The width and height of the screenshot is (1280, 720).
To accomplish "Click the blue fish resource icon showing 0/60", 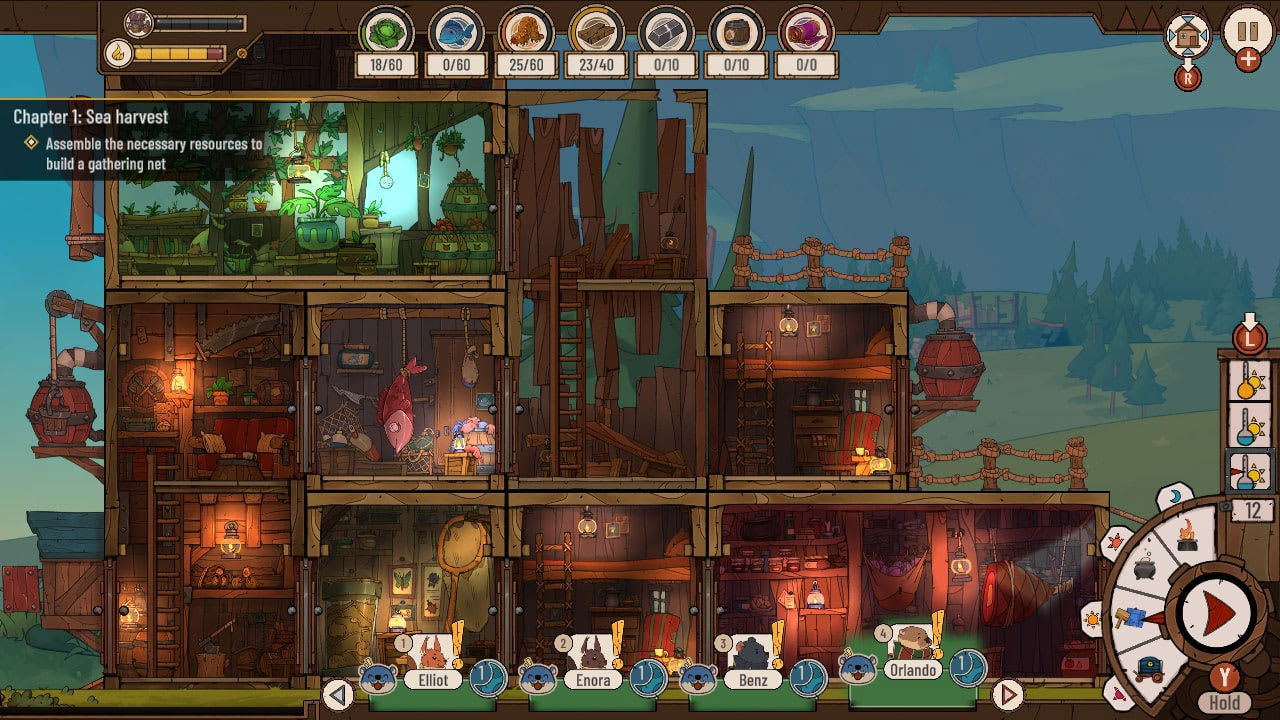I will point(457,32).
